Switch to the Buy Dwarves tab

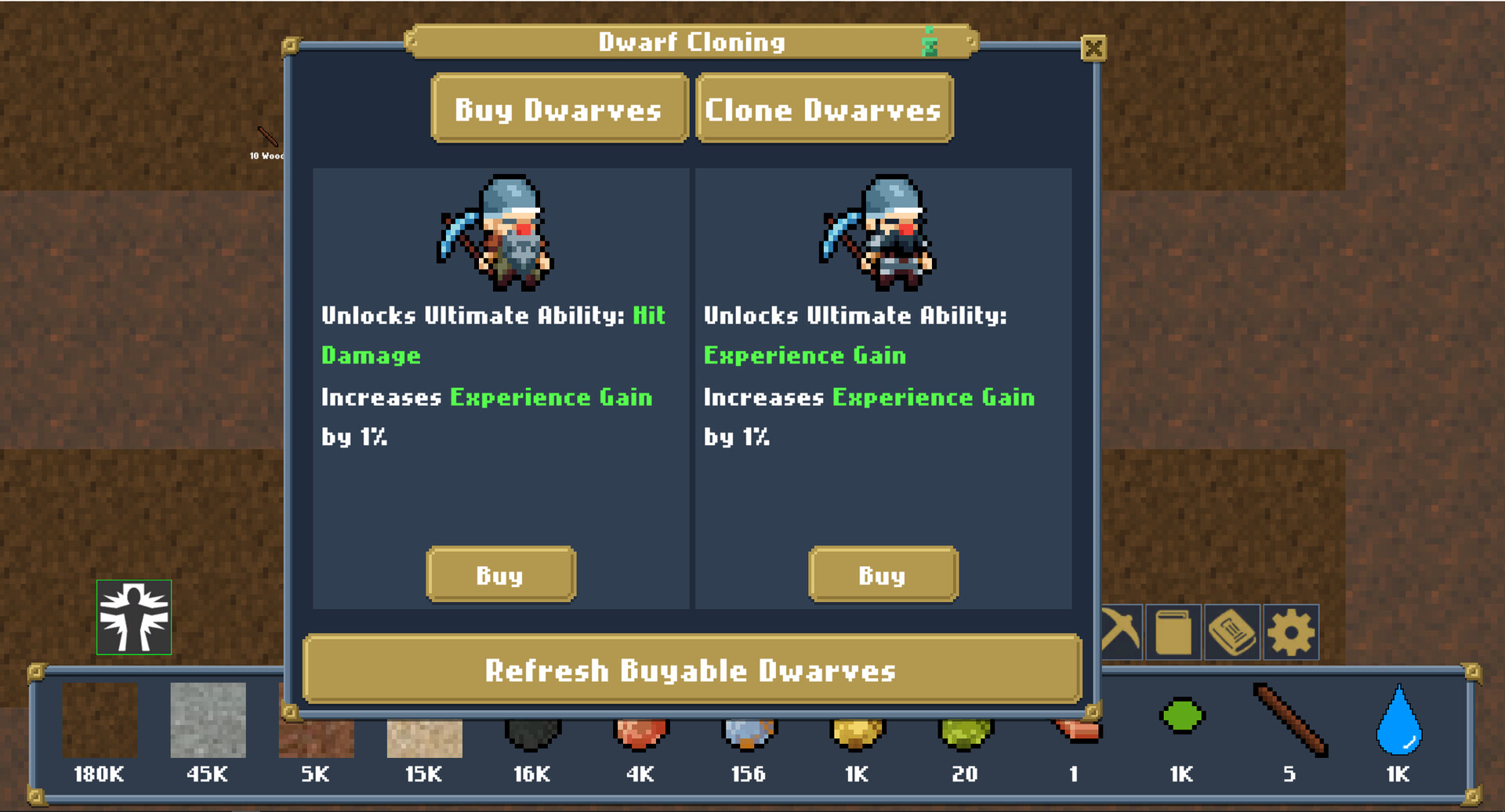tap(558, 110)
